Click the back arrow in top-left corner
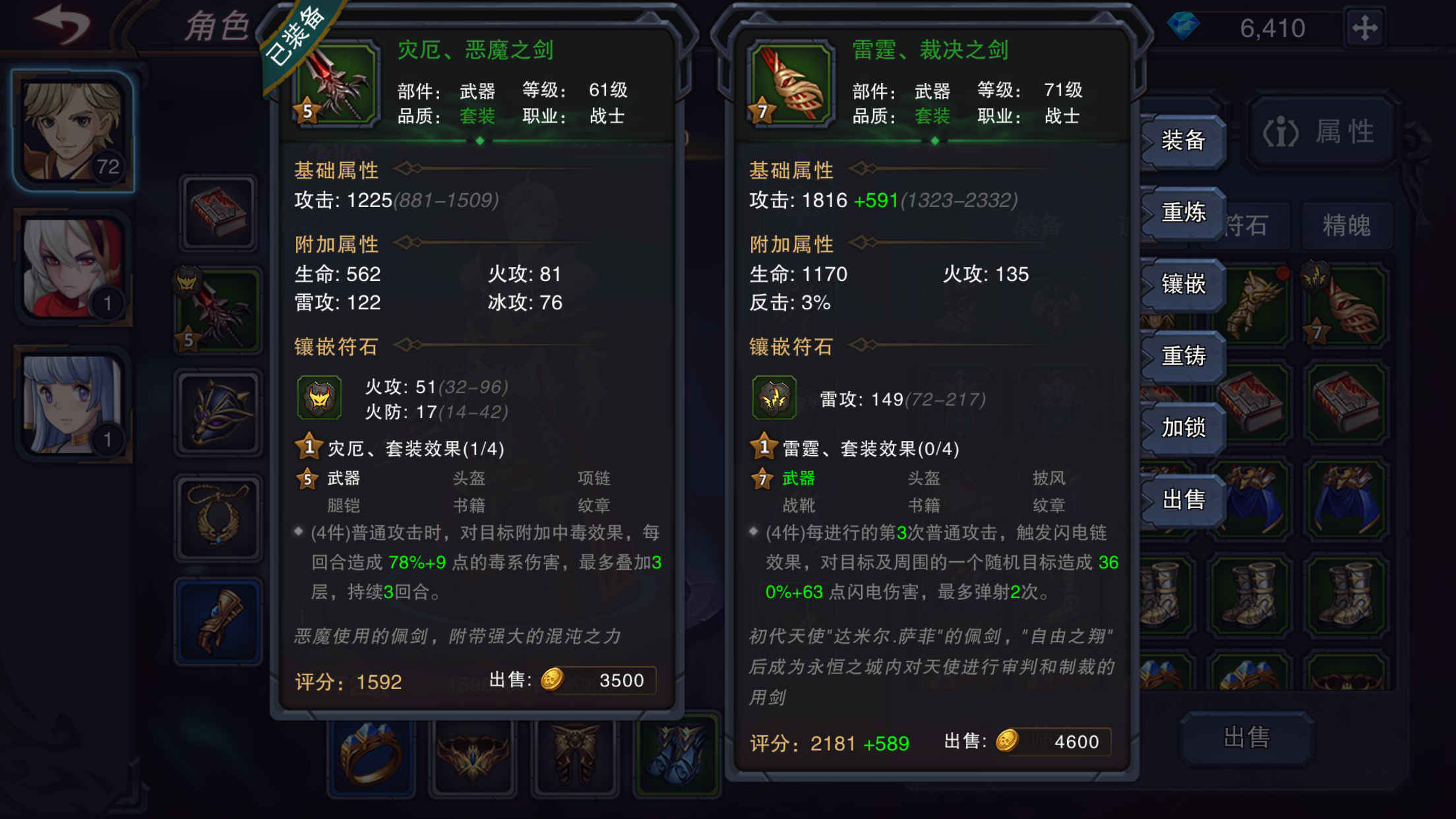This screenshot has height=819, width=1456. click(63, 23)
